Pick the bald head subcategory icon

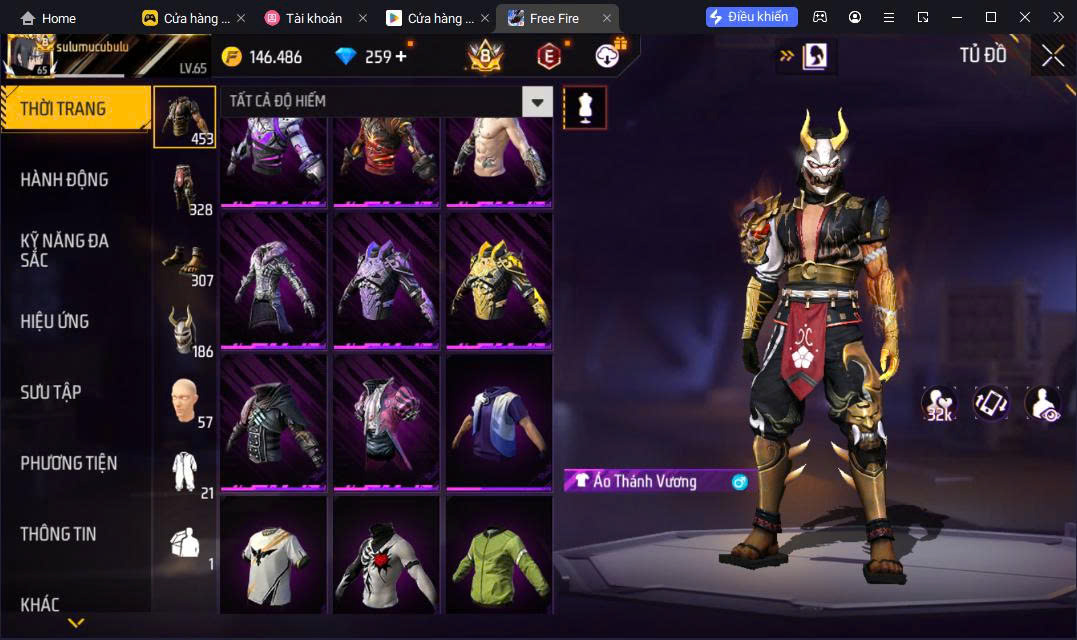pyautogui.click(x=184, y=402)
